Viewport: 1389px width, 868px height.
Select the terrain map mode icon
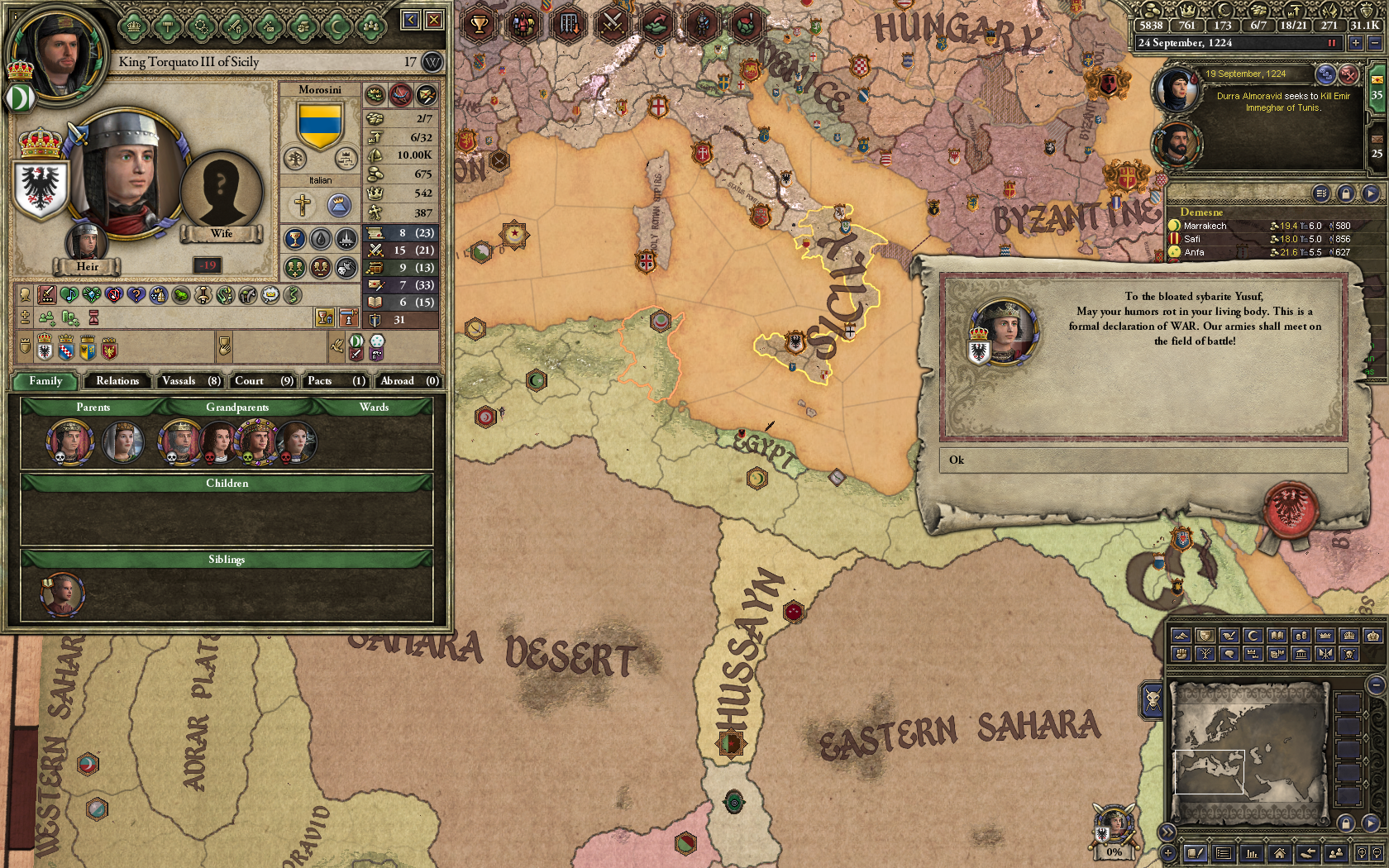(1181, 635)
